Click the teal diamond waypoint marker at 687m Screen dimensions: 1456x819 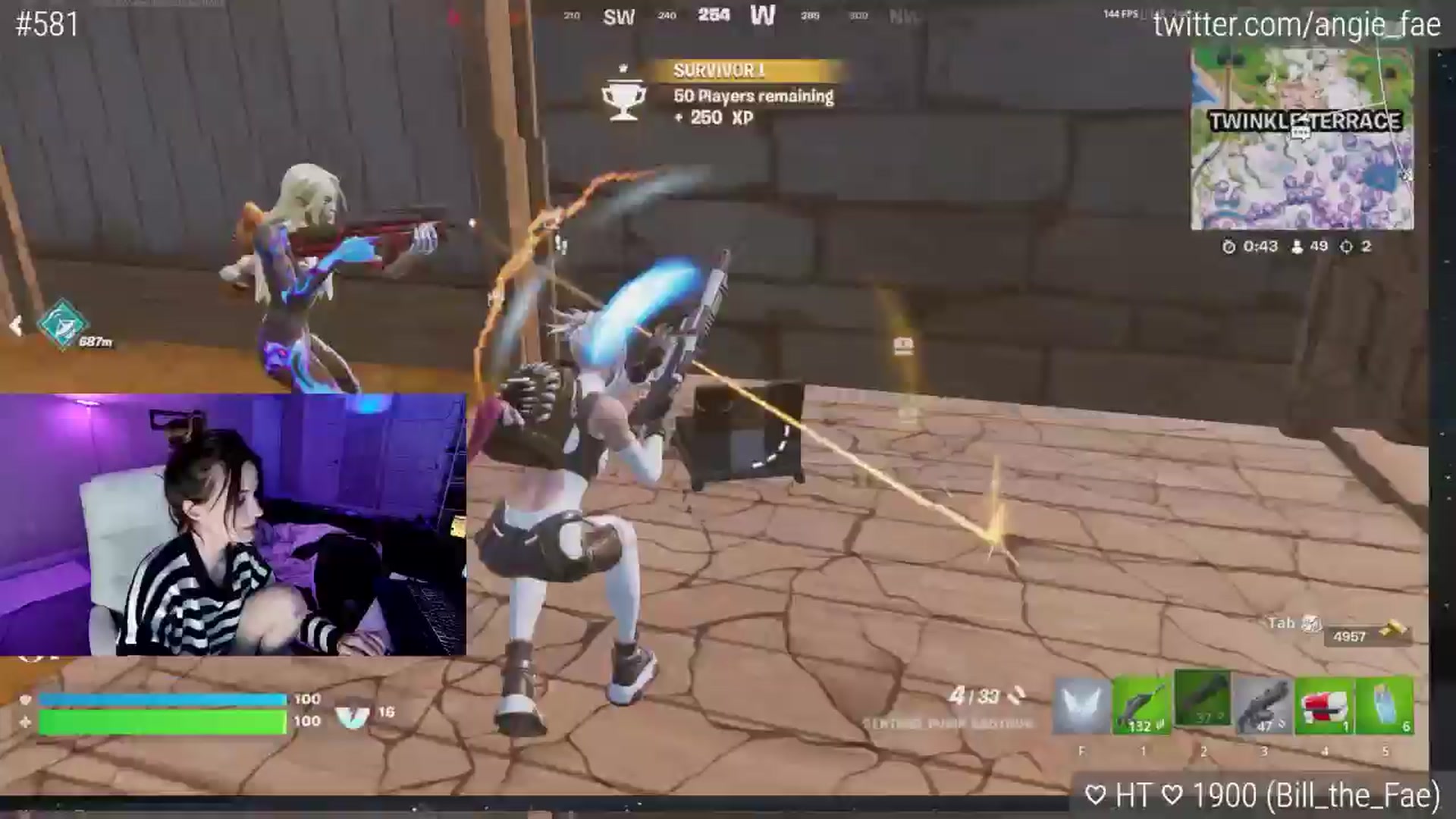click(x=63, y=323)
